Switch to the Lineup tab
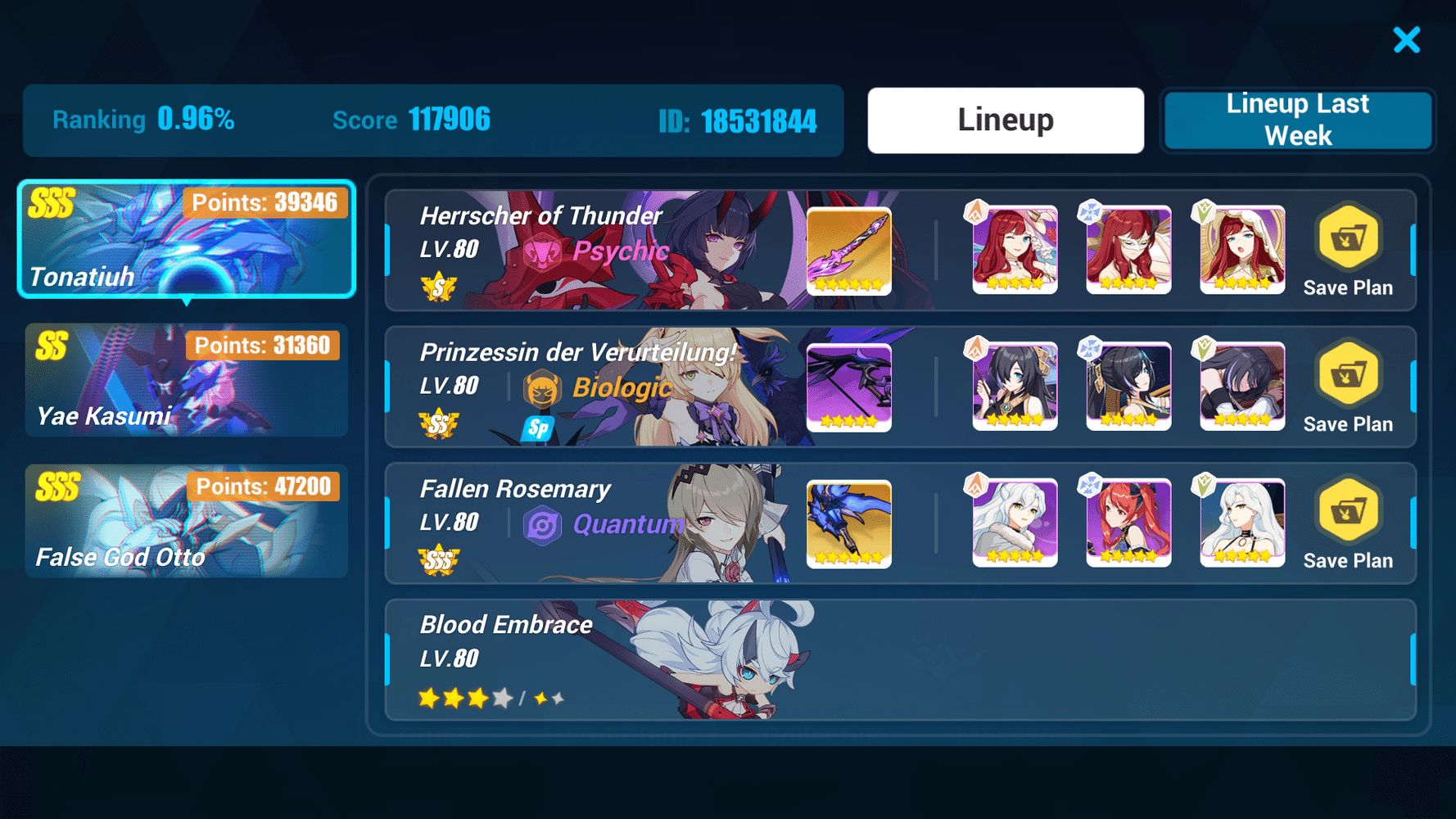Screen dimensions: 1456x819 click(1006, 120)
